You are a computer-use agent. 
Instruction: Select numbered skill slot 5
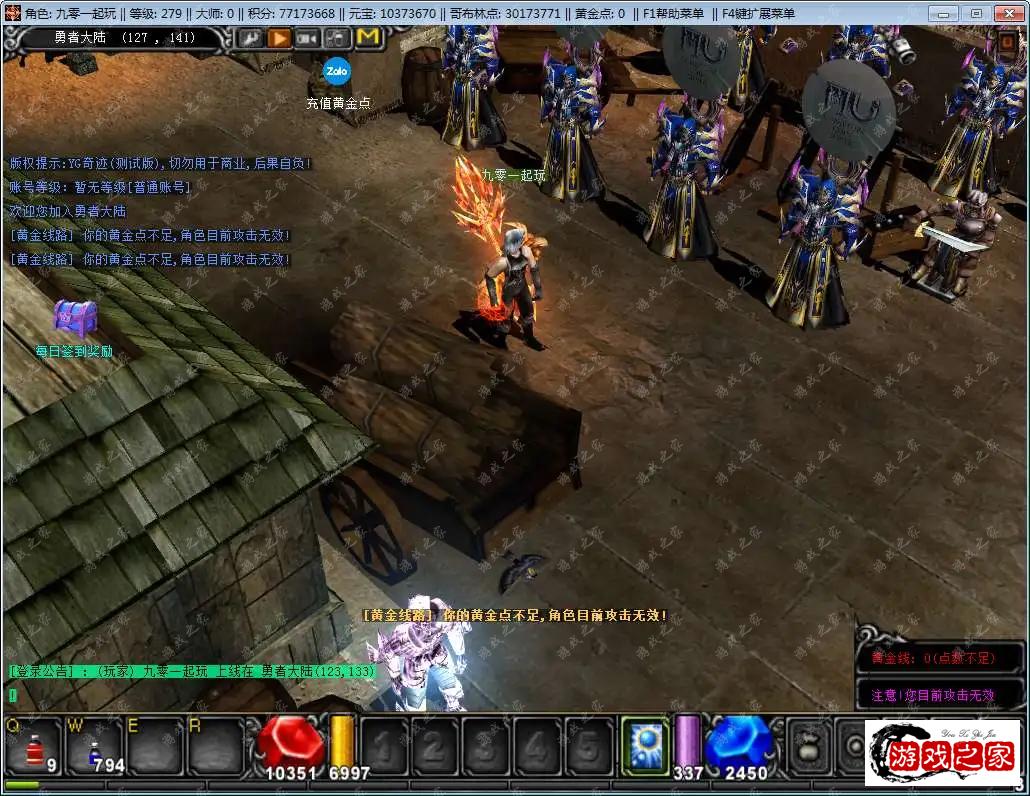(x=590, y=746)
